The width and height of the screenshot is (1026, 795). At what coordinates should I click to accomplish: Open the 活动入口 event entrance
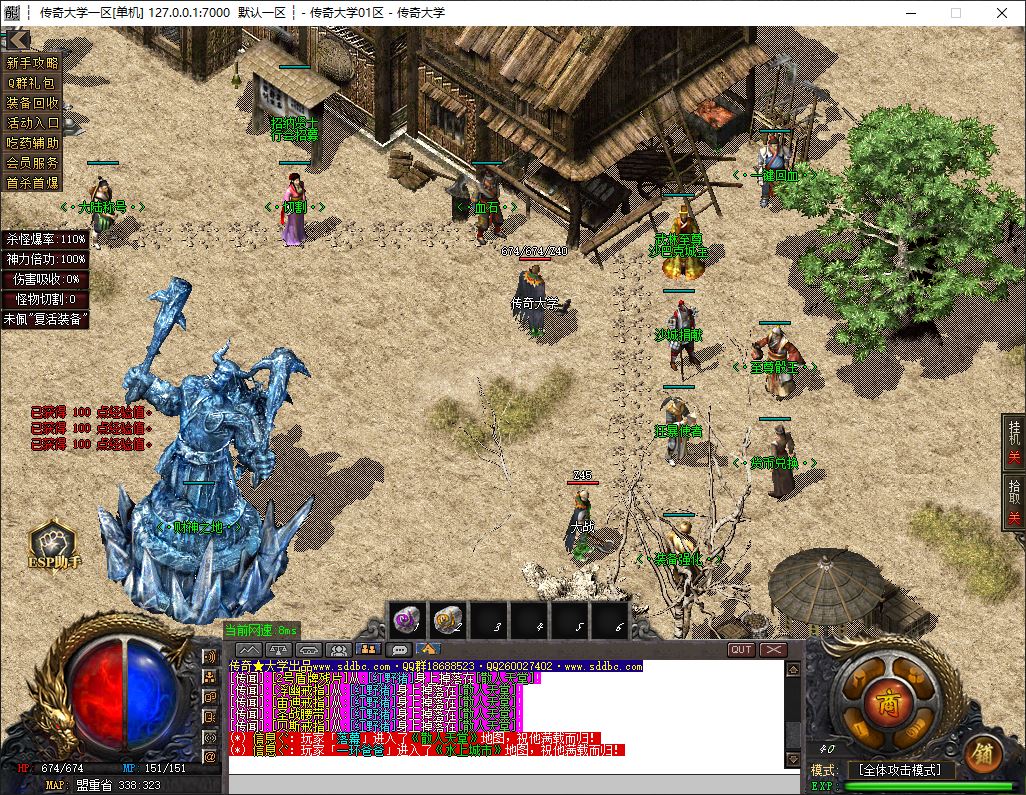coord(32,123)
